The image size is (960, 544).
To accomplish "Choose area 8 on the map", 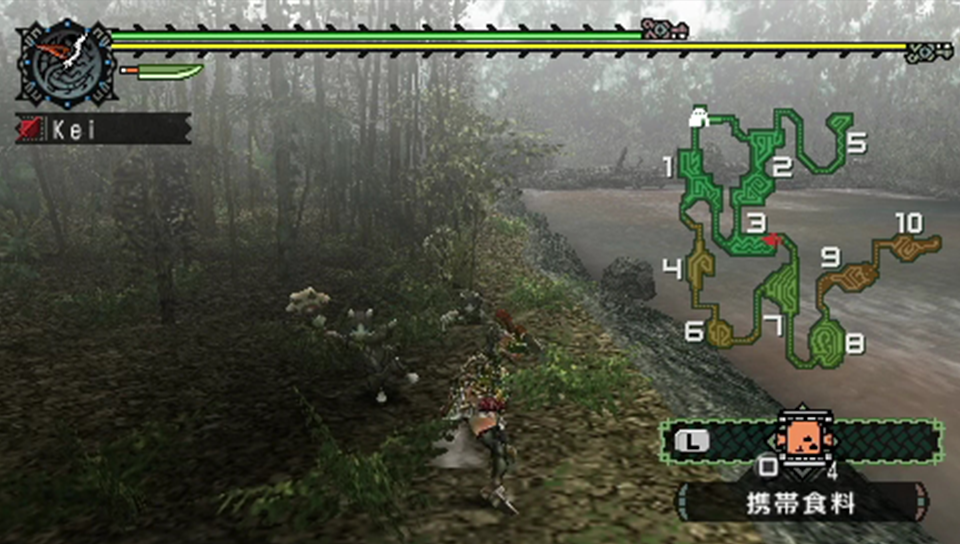I will click(x=827, y=343).
